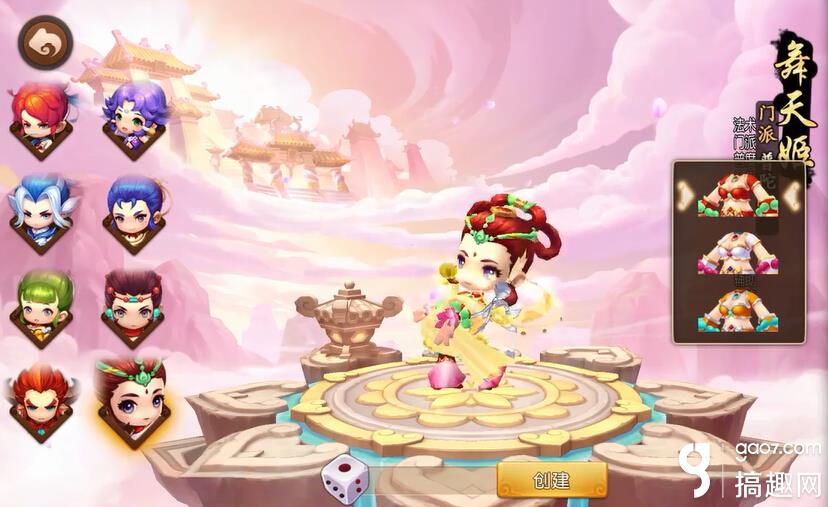The height and width of the screenshot is (507, 828).
Task: Select the red-maned beast character portrait
Action: tap(41, 400)
